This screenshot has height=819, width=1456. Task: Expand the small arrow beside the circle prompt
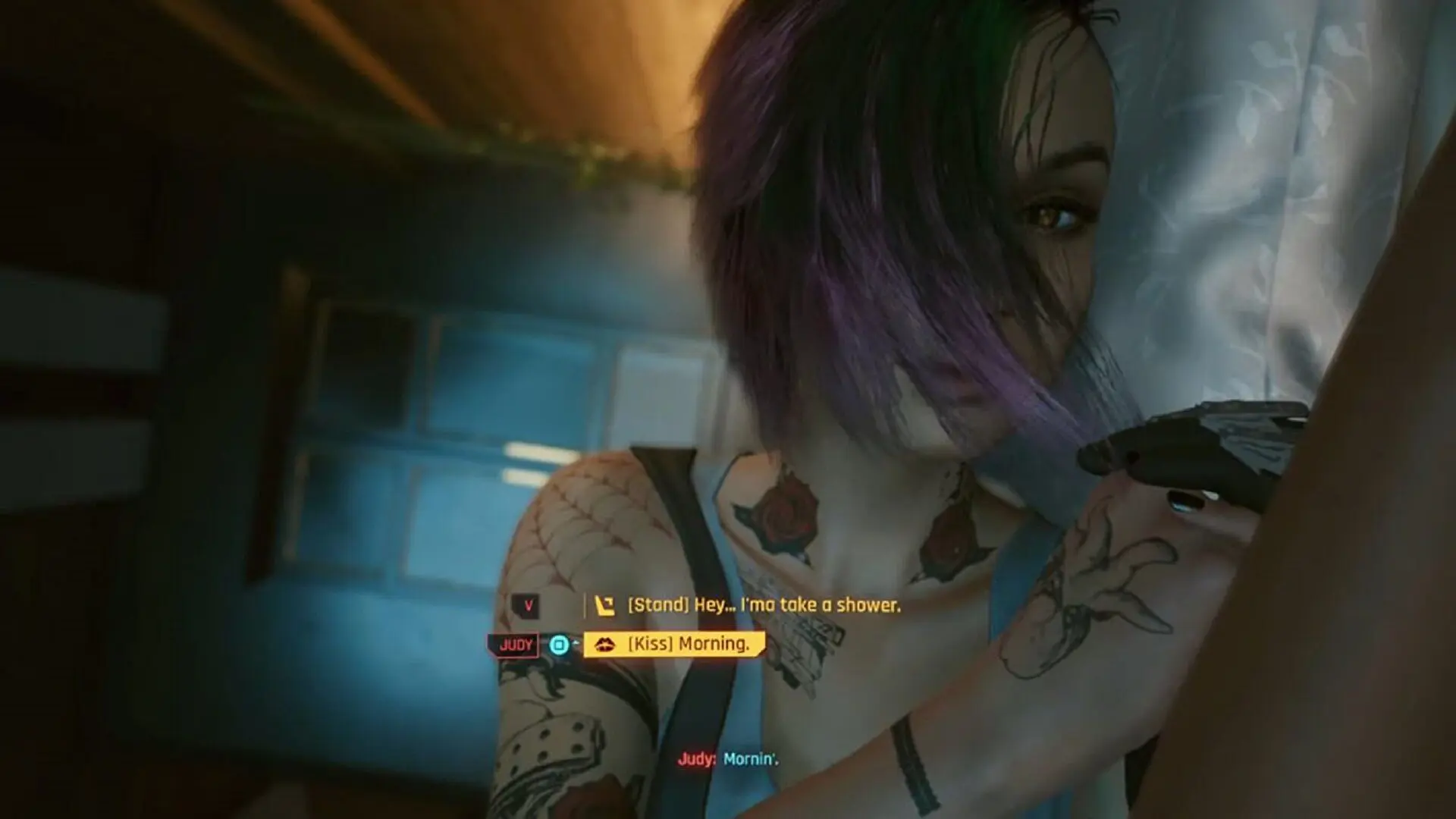[575, 643]
